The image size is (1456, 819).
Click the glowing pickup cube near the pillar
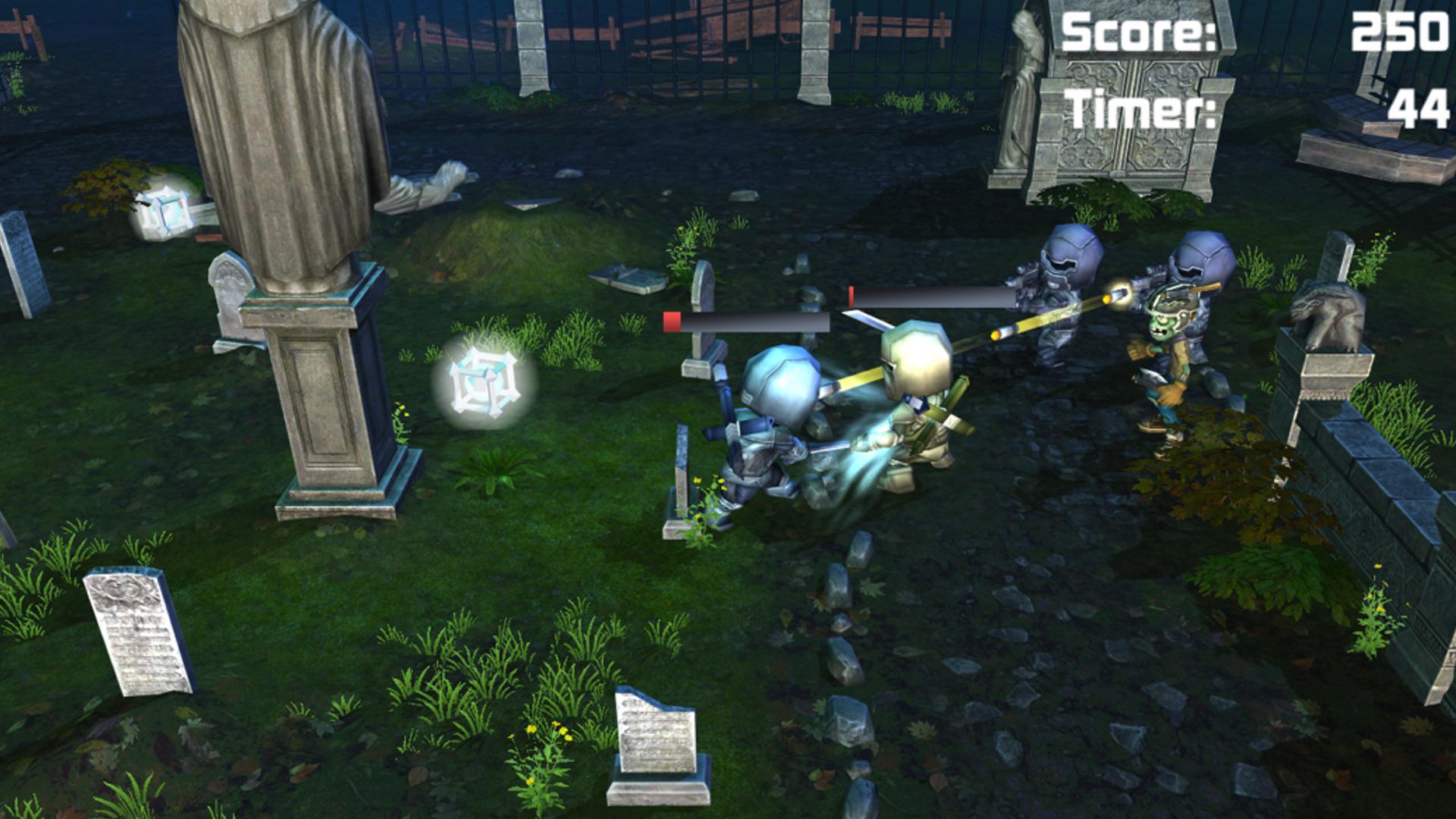click(x=485, y=381)
